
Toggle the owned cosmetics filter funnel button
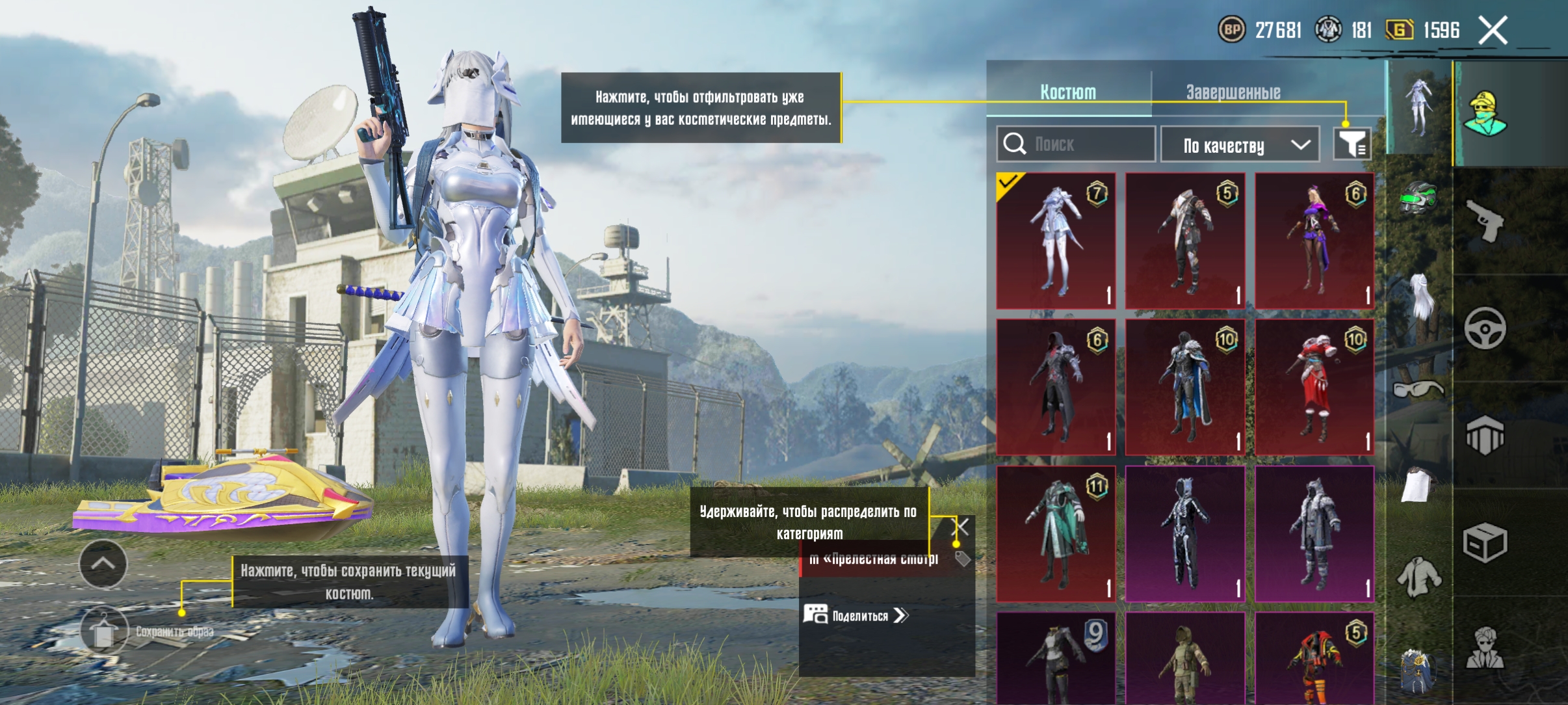pos(1352,144)
